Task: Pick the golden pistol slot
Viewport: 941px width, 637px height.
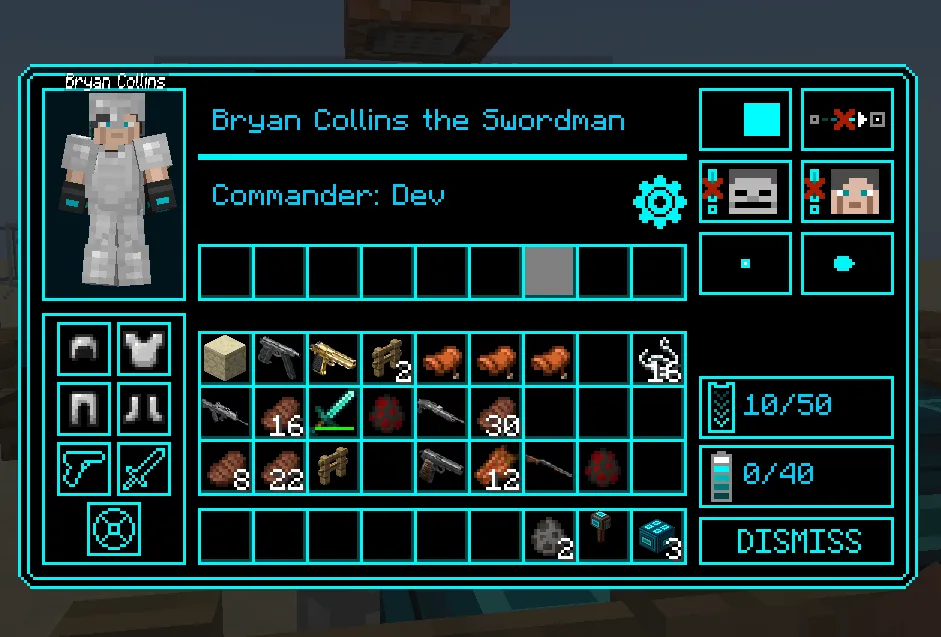Action: tap(333, 358)
